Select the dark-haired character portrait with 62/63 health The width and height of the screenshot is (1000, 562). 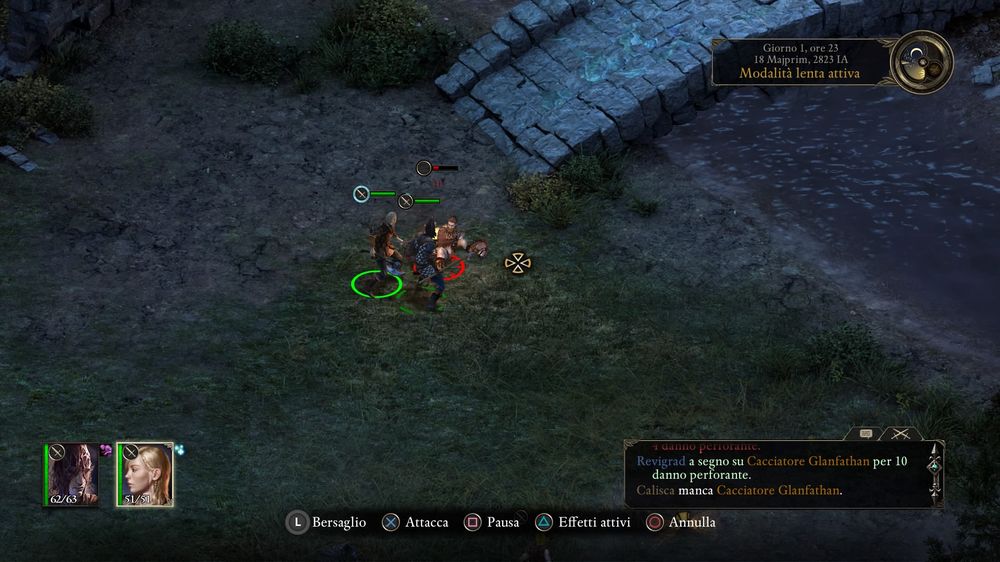tap(71, 474)
